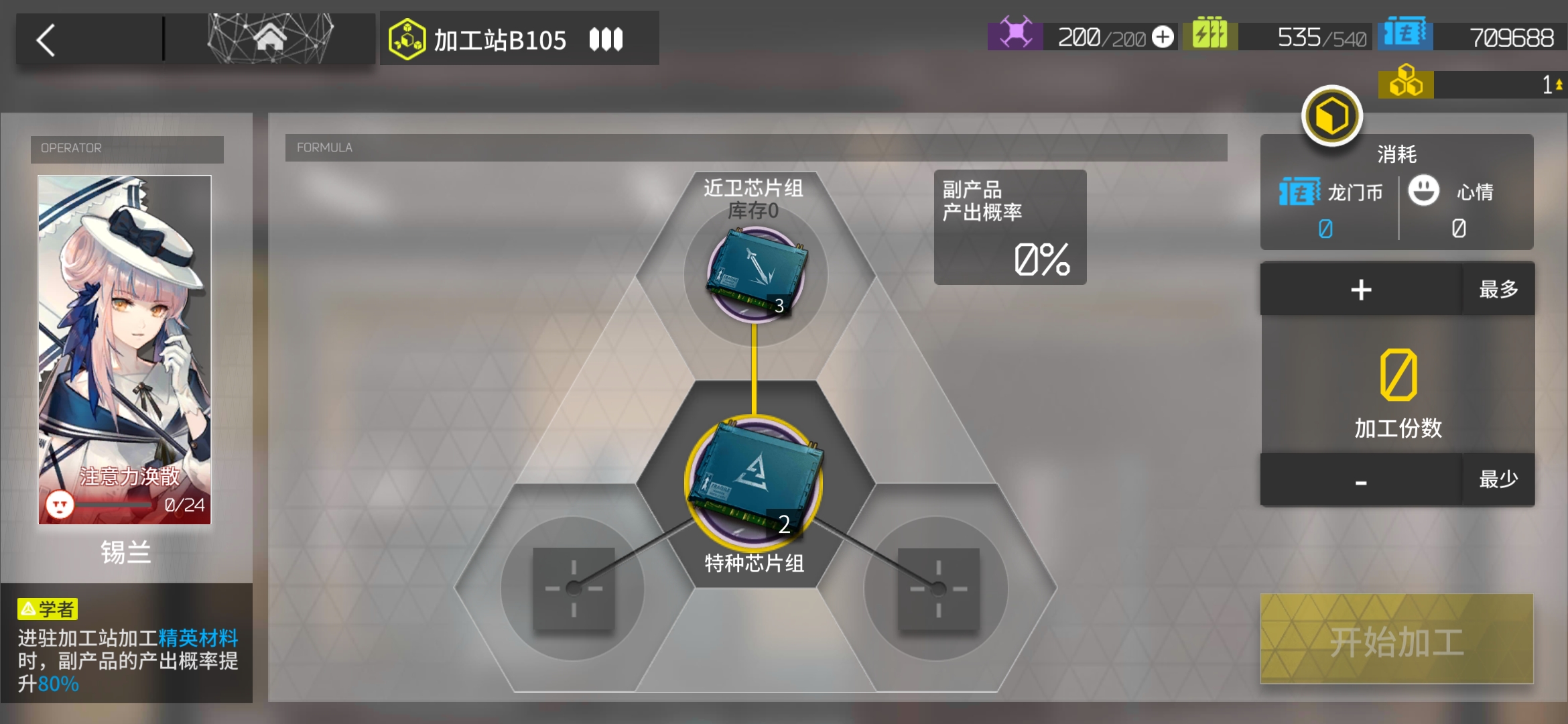Check the 副产品产出概率 panel
Image resolution: width=1568 pixels, height=724 pixels.
[x=1010, y=227]
